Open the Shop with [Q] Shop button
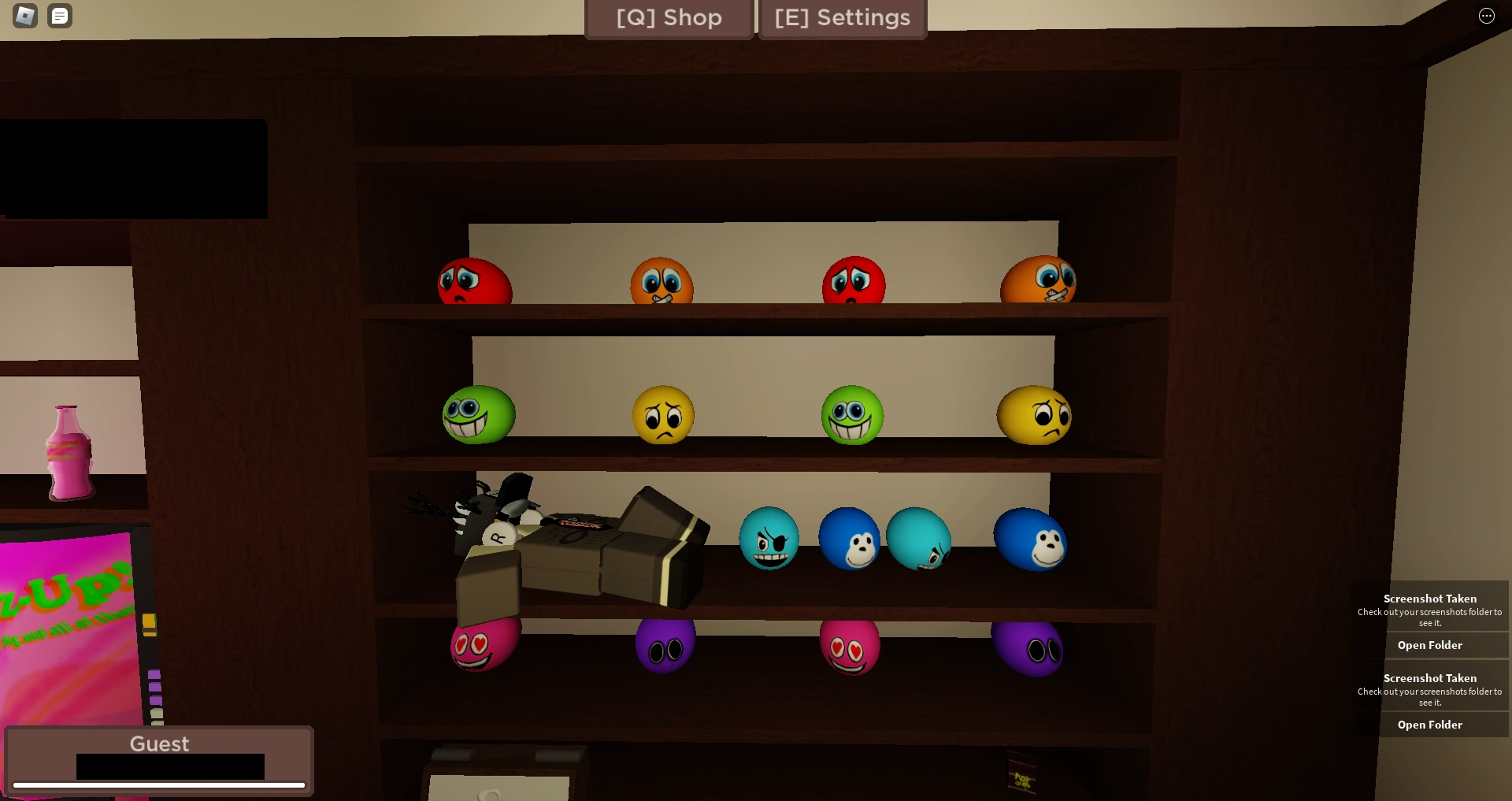 point(669,18)
